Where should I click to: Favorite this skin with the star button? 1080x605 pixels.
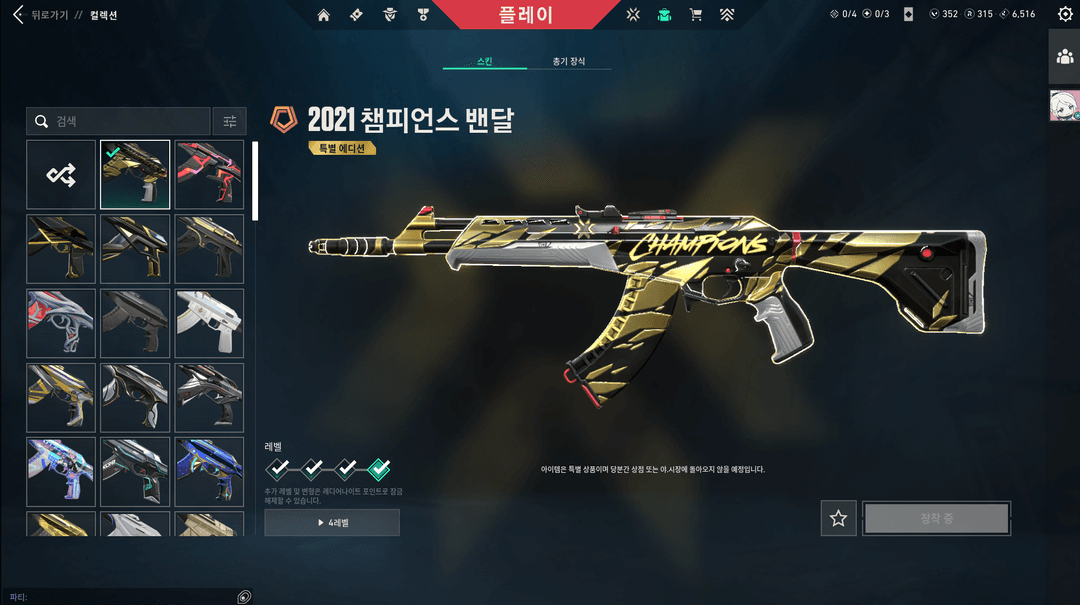click(x=838, y=518)
